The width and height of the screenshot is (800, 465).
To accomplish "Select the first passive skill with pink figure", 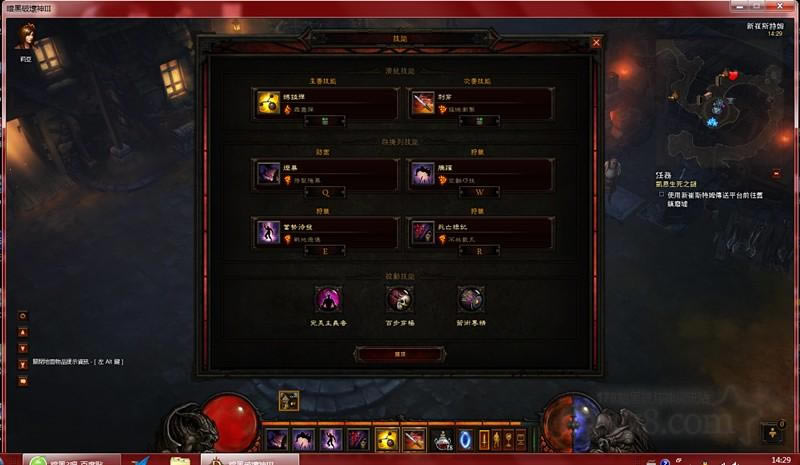I will pos(329,299).
